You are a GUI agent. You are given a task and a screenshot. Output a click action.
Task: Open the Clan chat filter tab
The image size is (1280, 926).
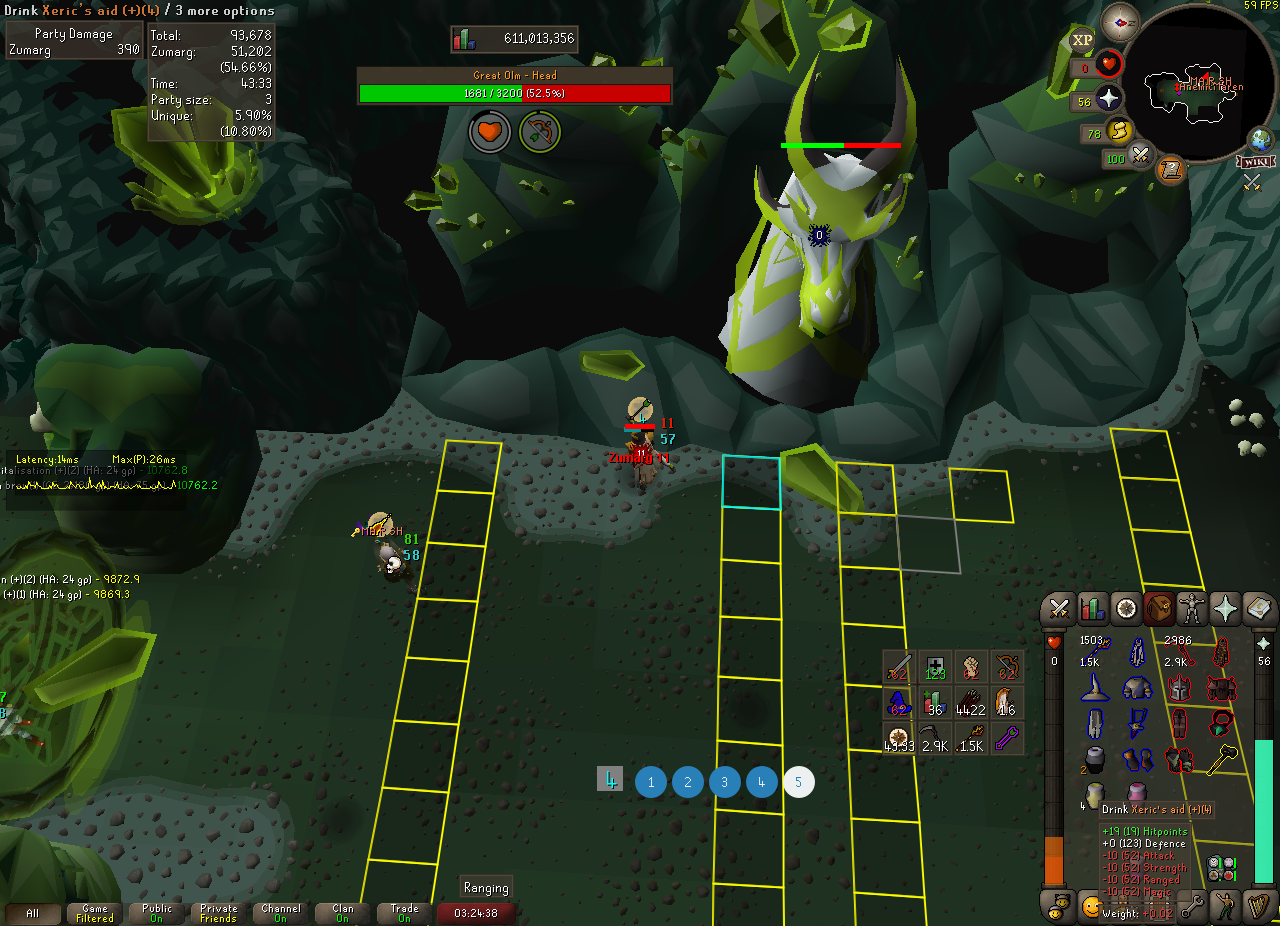click(342, 913)
